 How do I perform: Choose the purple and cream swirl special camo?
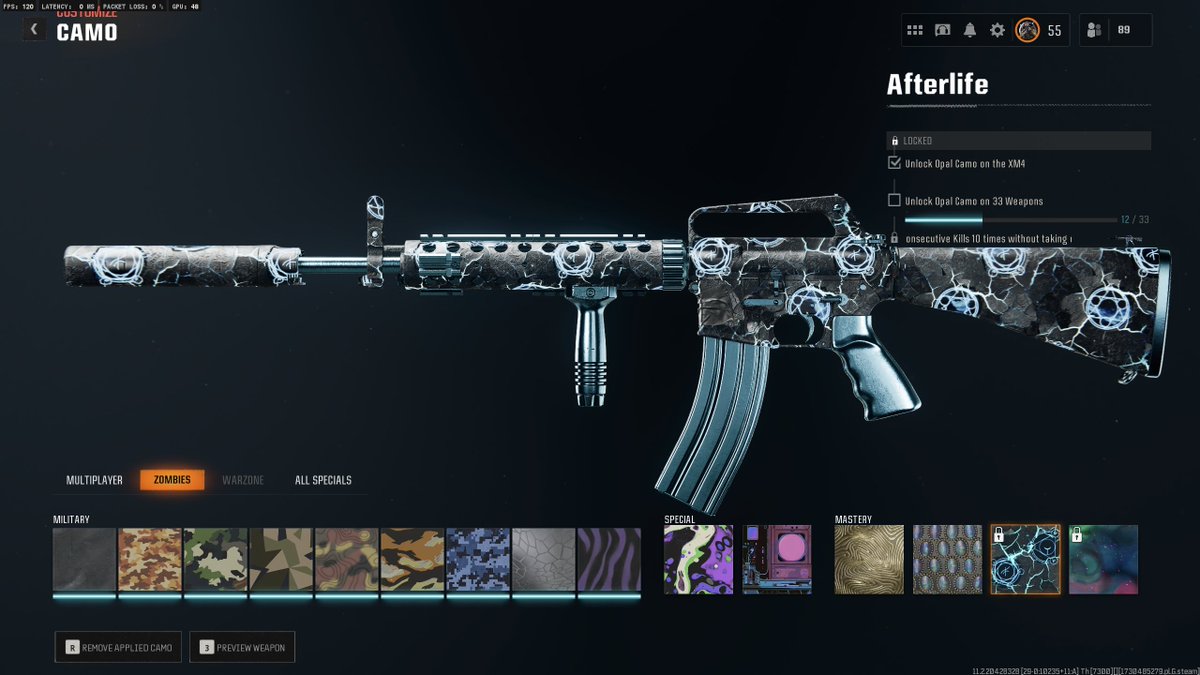[x=698, y=559]
